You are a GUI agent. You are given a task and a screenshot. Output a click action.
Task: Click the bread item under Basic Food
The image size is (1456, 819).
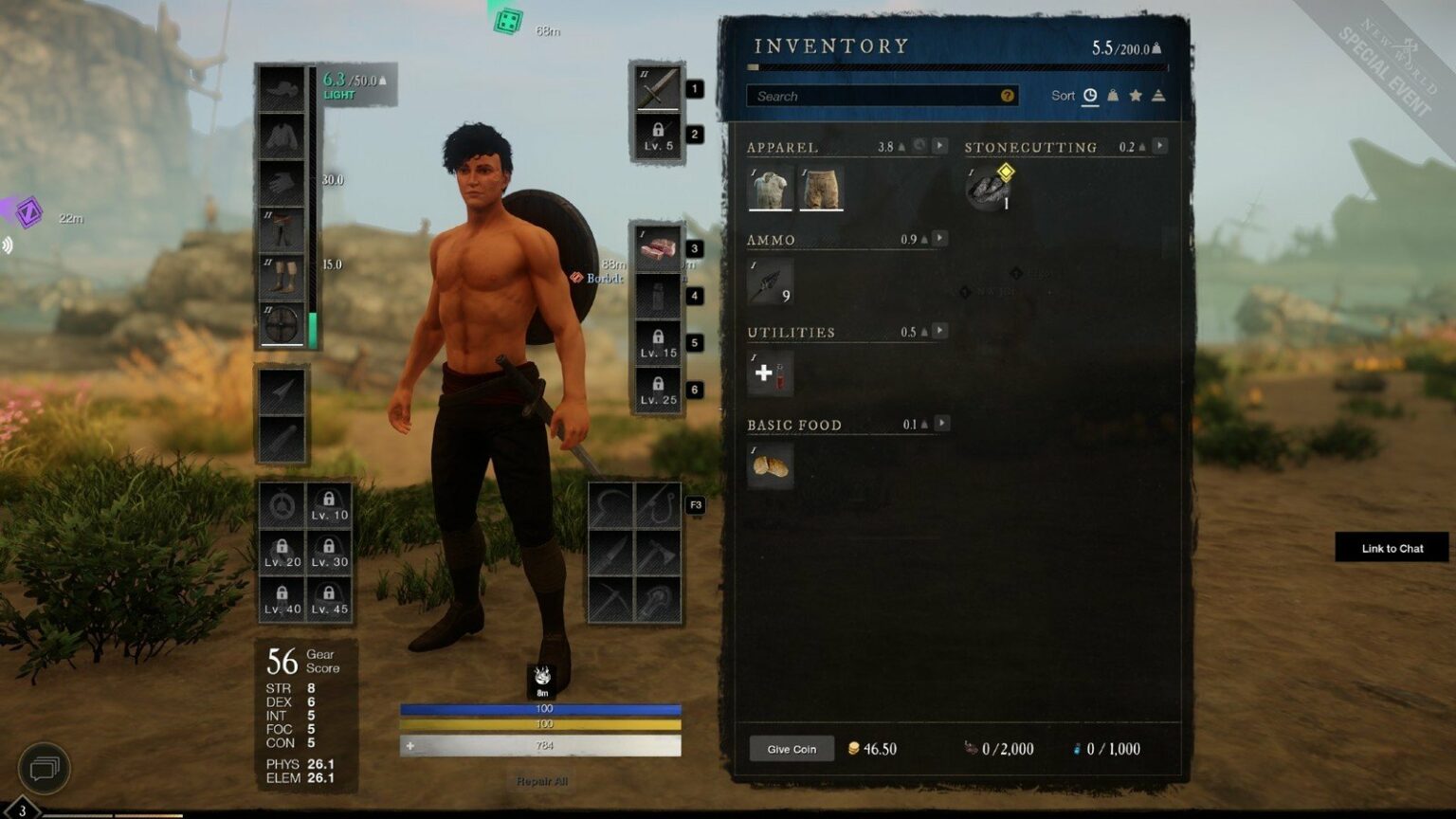click(x=771, y=464)
